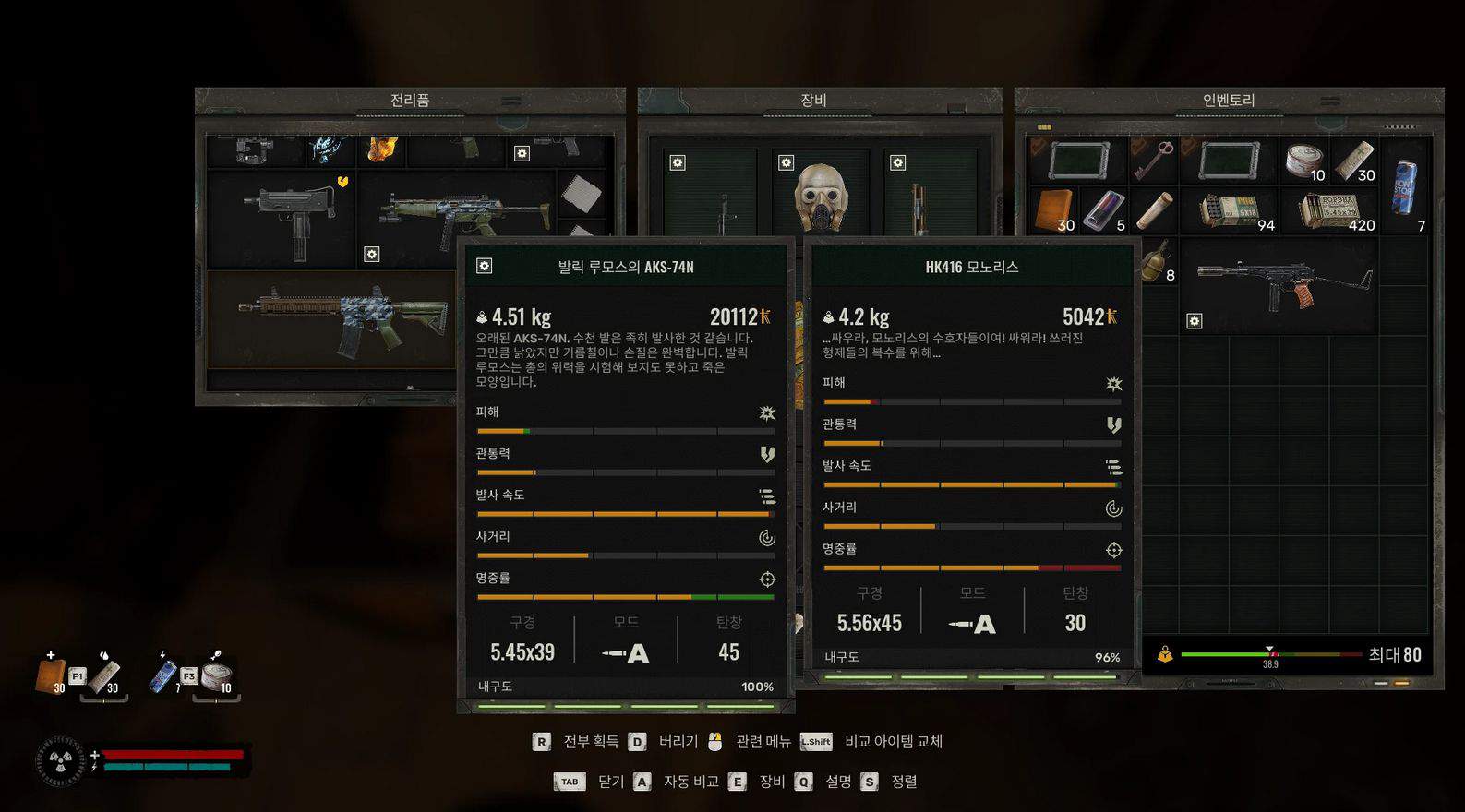Select the grenade stack of 8
Viewport: 1465px width, 812px height.
click(1155, 260)
